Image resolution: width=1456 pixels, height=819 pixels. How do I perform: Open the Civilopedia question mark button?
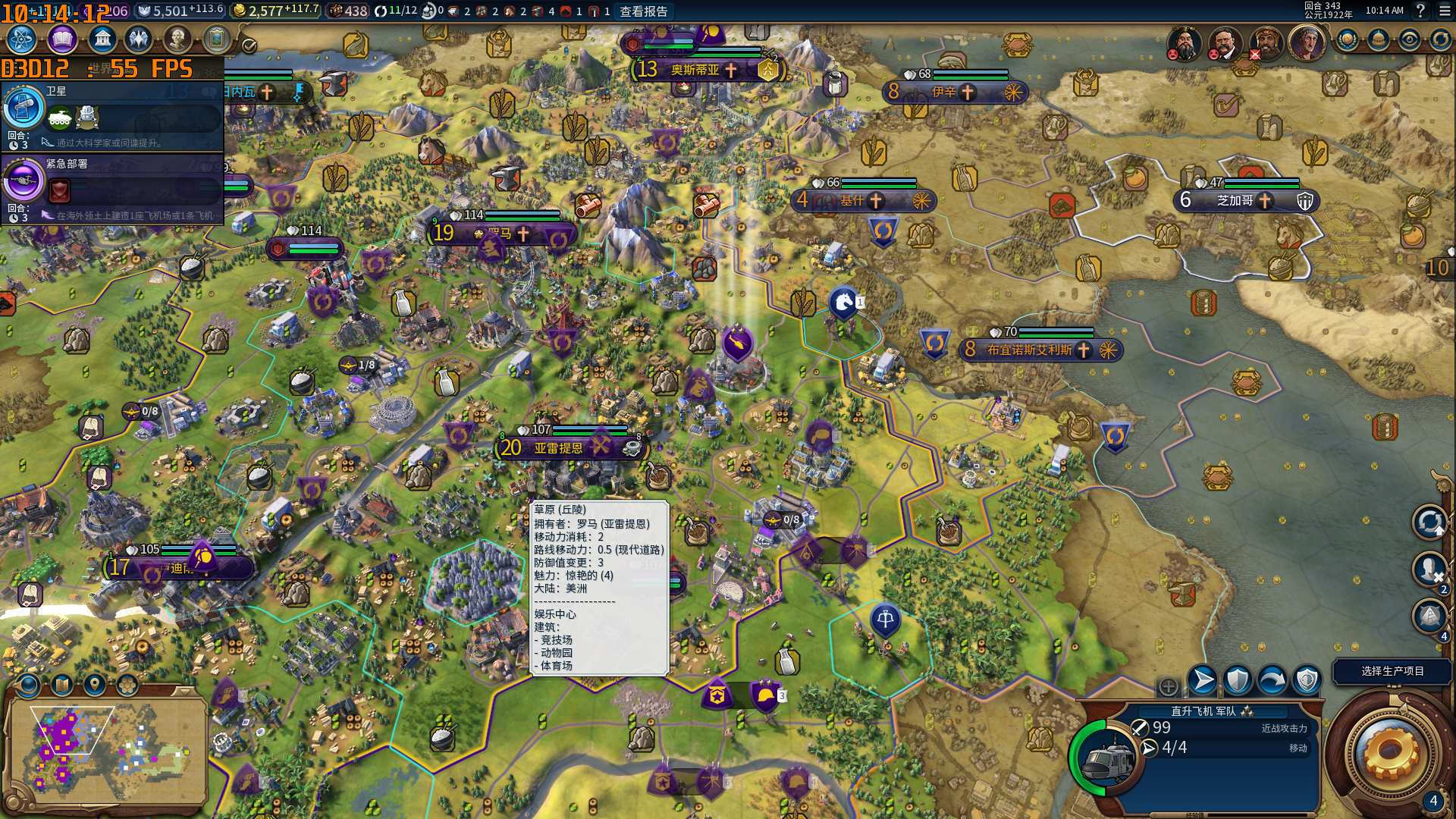click(x=1420, y=11)
